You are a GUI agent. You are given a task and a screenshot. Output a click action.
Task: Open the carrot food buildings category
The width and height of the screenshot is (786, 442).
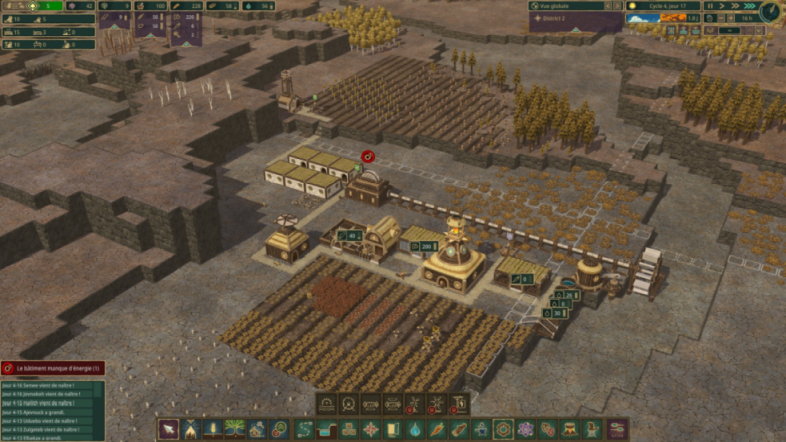[x=436, y=429]
